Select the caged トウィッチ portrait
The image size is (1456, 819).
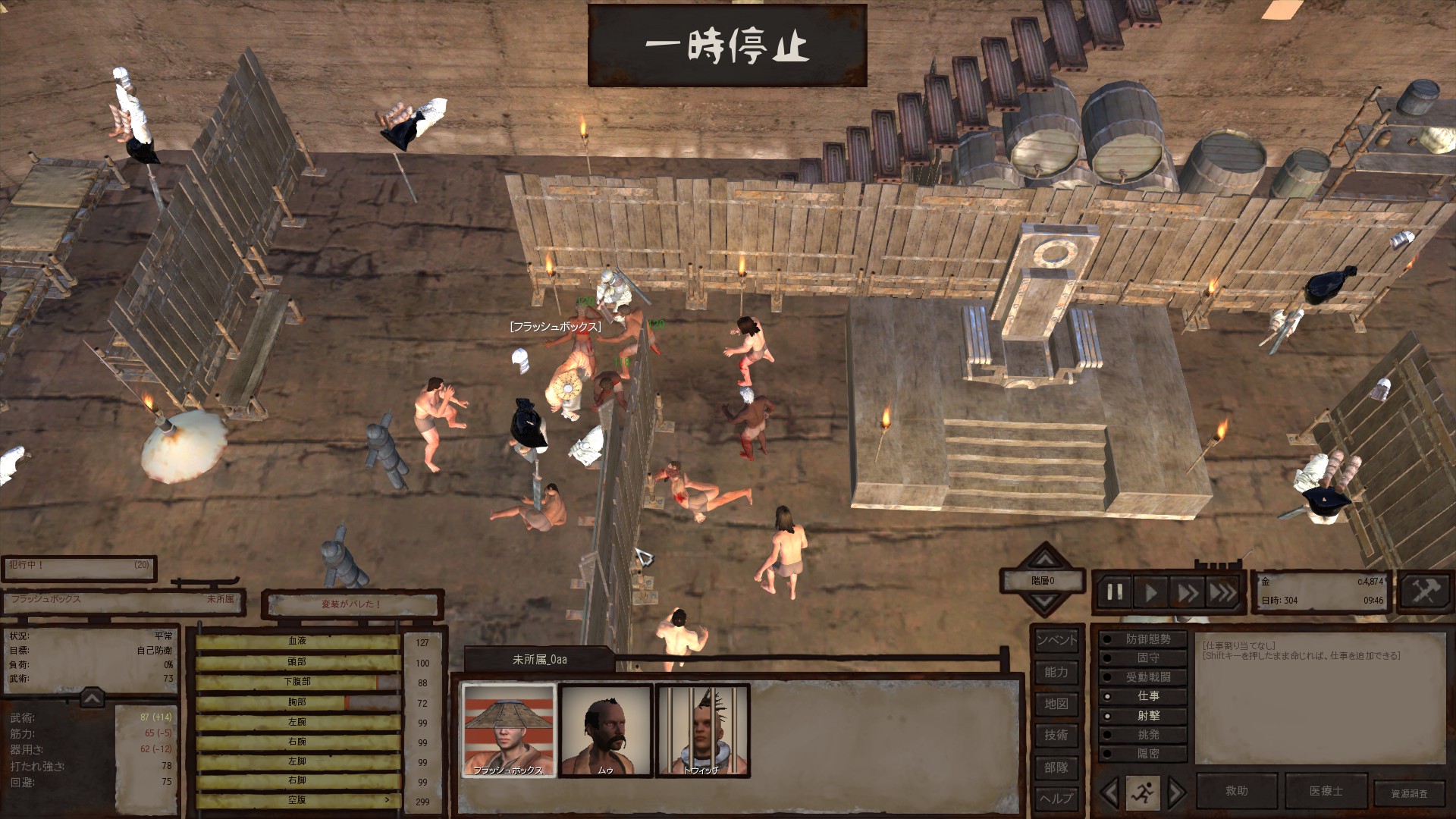pyautogui.click(x=702, y=729)
